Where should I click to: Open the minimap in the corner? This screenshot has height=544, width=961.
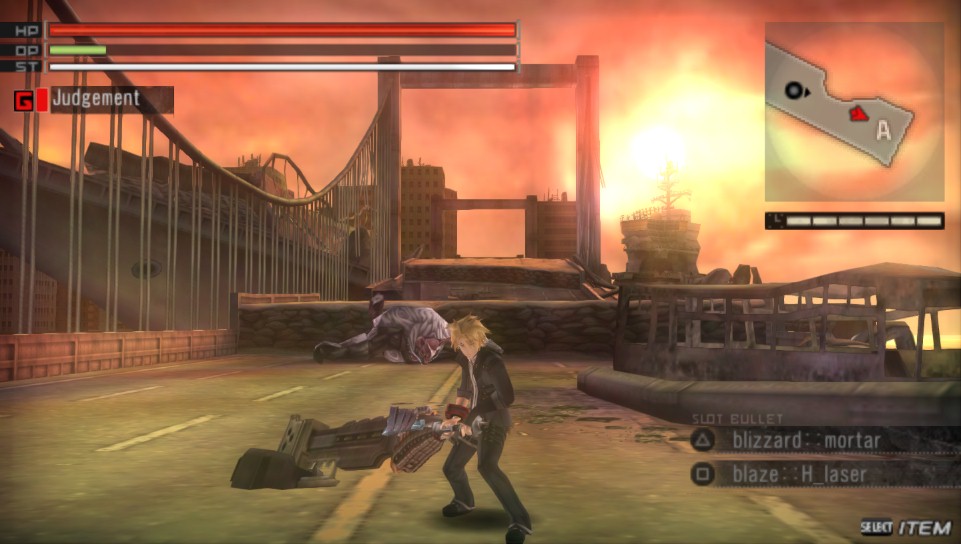pyautogui.click(x=854, y=112)
